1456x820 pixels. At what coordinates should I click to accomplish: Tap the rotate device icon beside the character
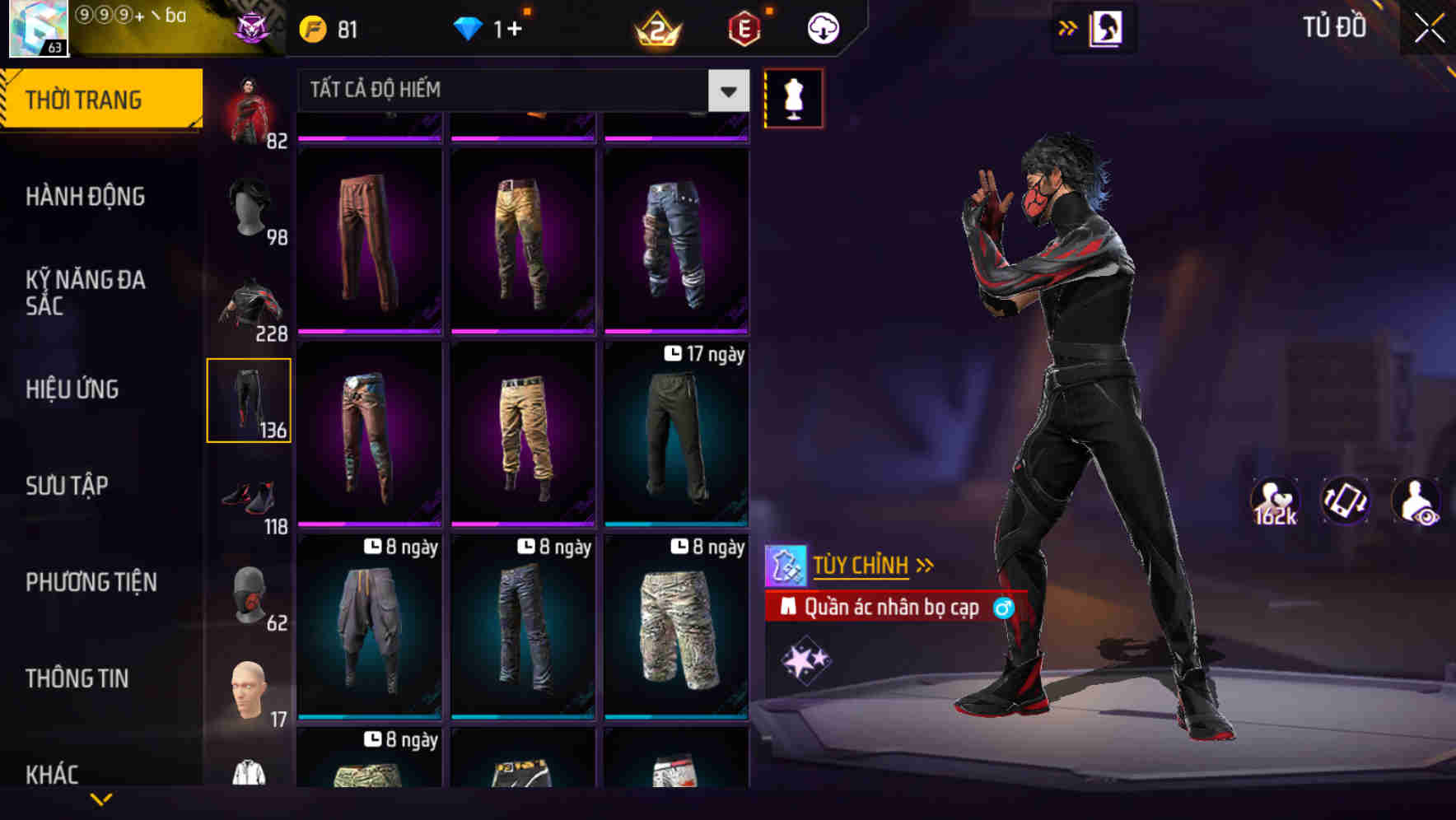[x=1345, y=500]
